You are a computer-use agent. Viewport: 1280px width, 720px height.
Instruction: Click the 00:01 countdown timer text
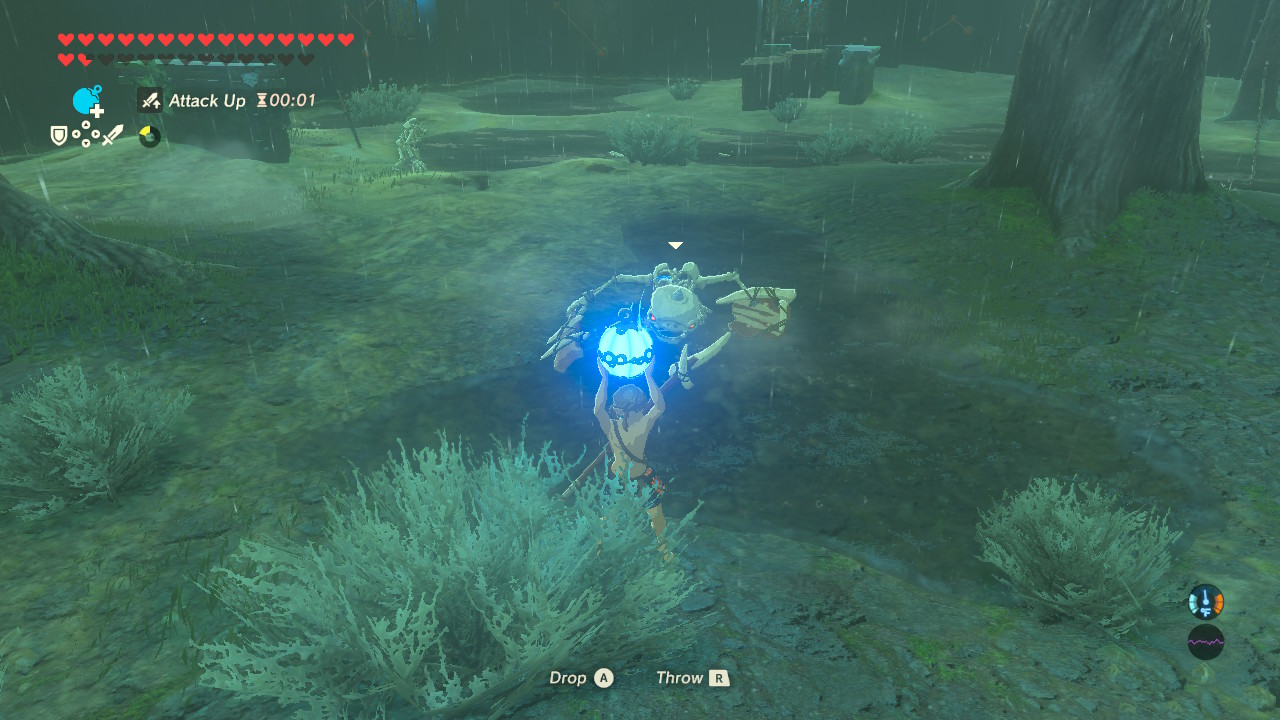(291, 100)
